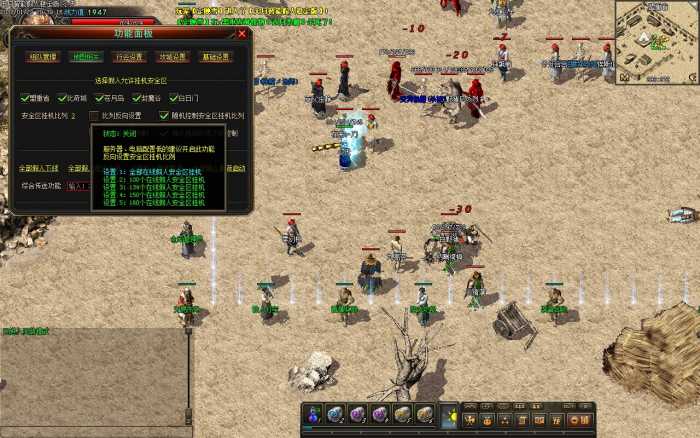Viewport: 700px width, 438px height.
Task: Click the 综合传送功能 input field
Action: tap(78, 186)
